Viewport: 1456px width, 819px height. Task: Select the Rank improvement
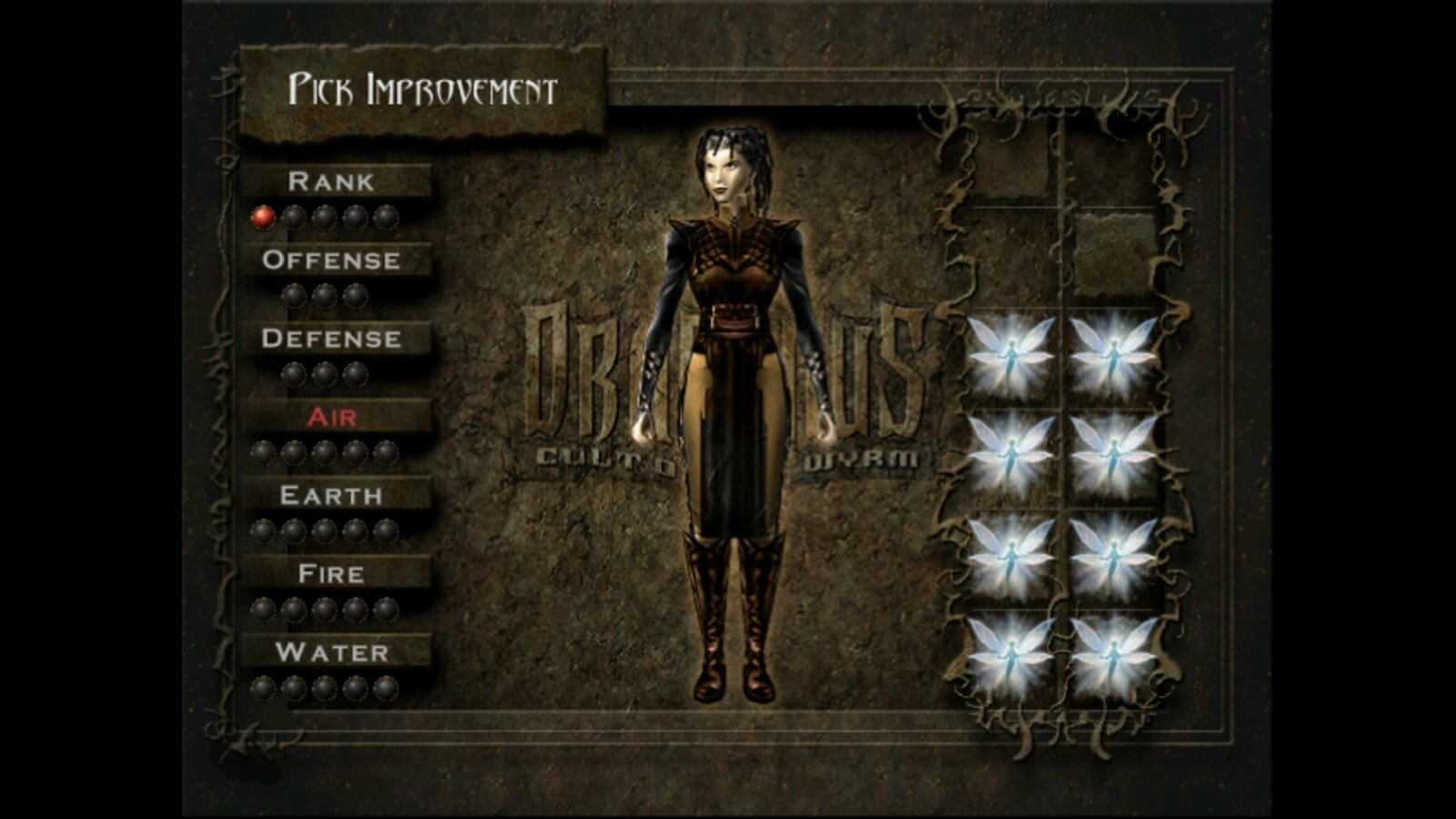click(331, 181)
